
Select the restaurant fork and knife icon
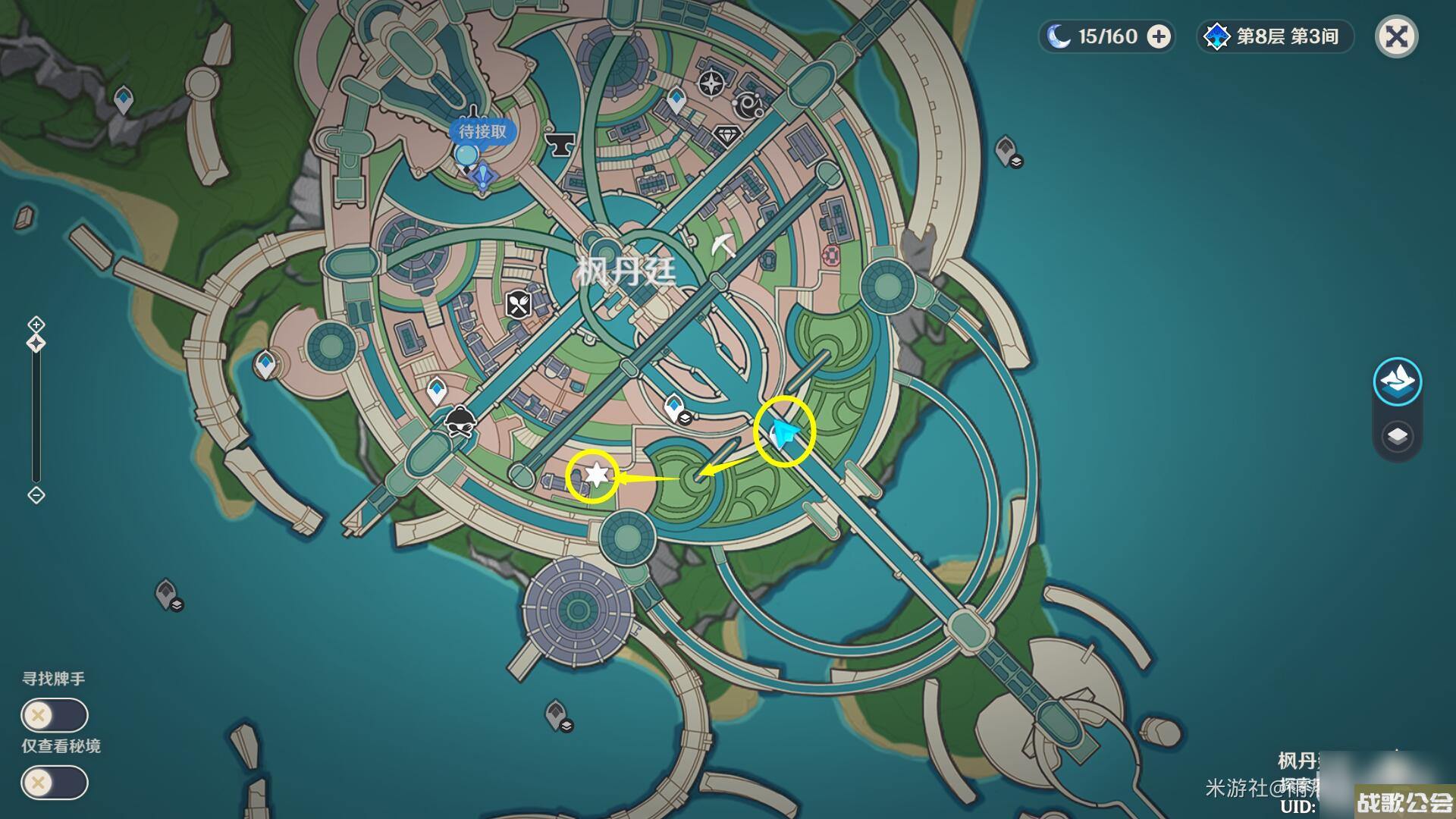519,305
